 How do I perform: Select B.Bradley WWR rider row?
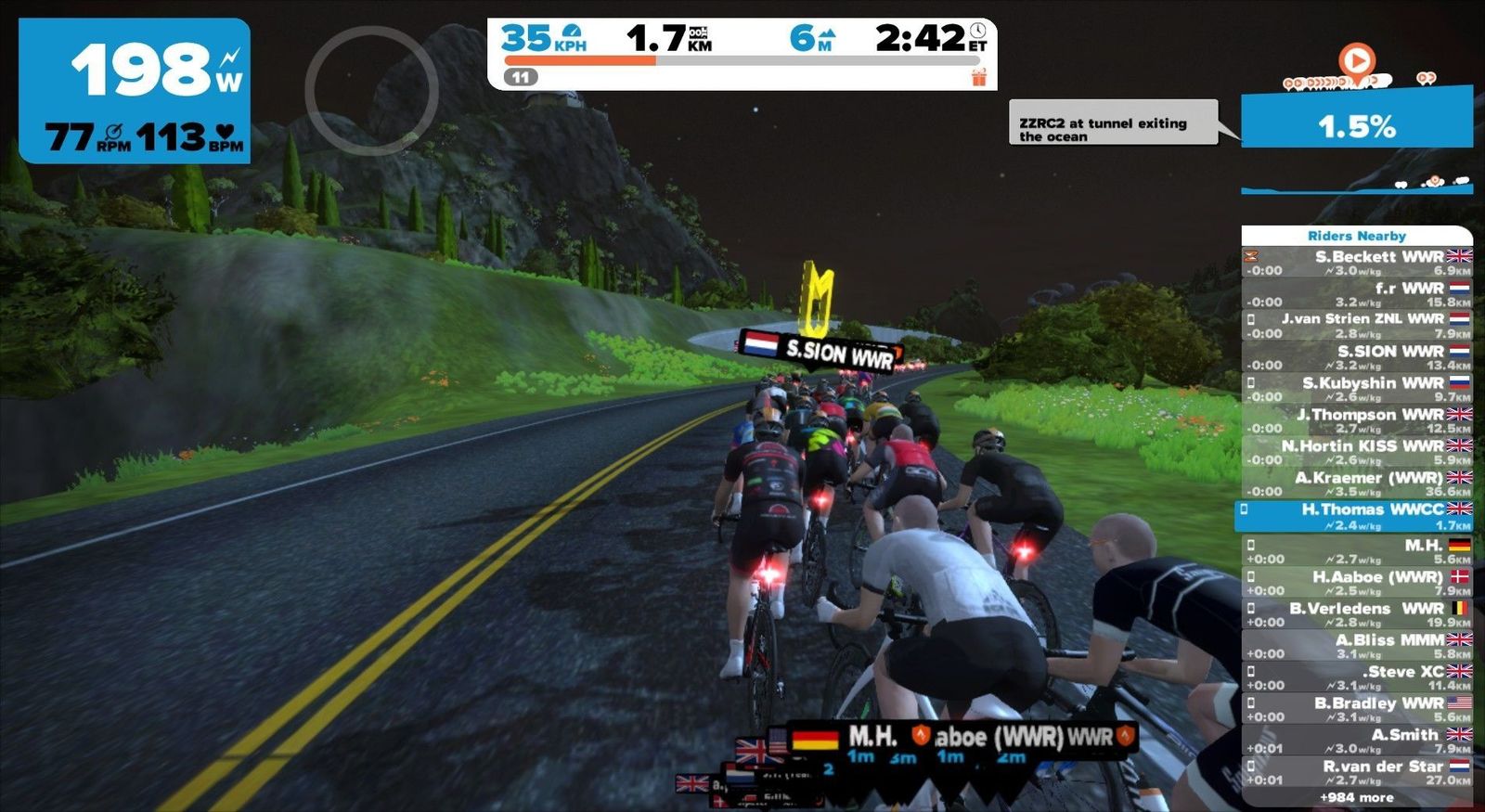(1357, 709)
